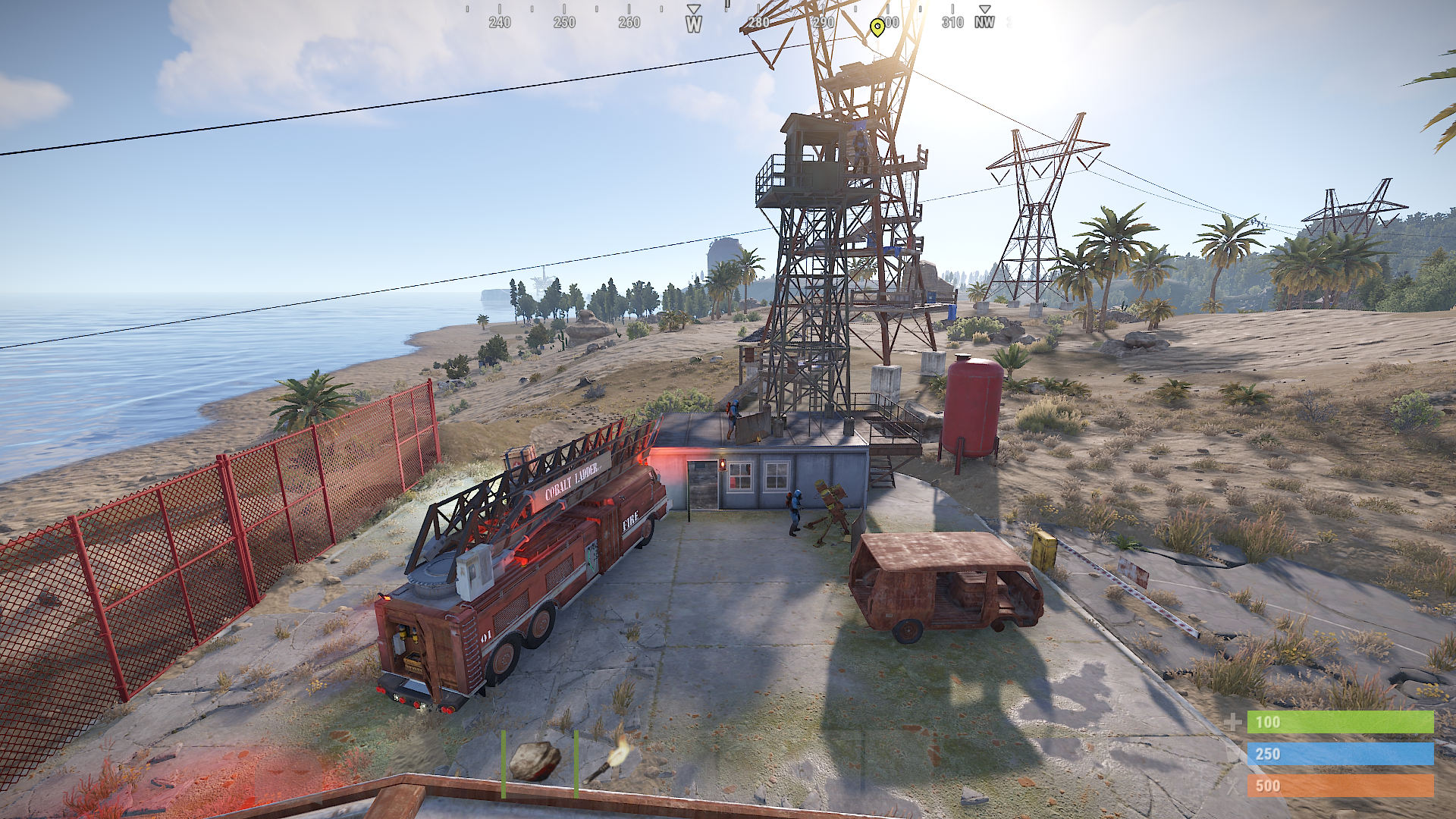1456x819 pixels.
Task: Click the yellow map marker on the compass
Action: coord(877,27)
